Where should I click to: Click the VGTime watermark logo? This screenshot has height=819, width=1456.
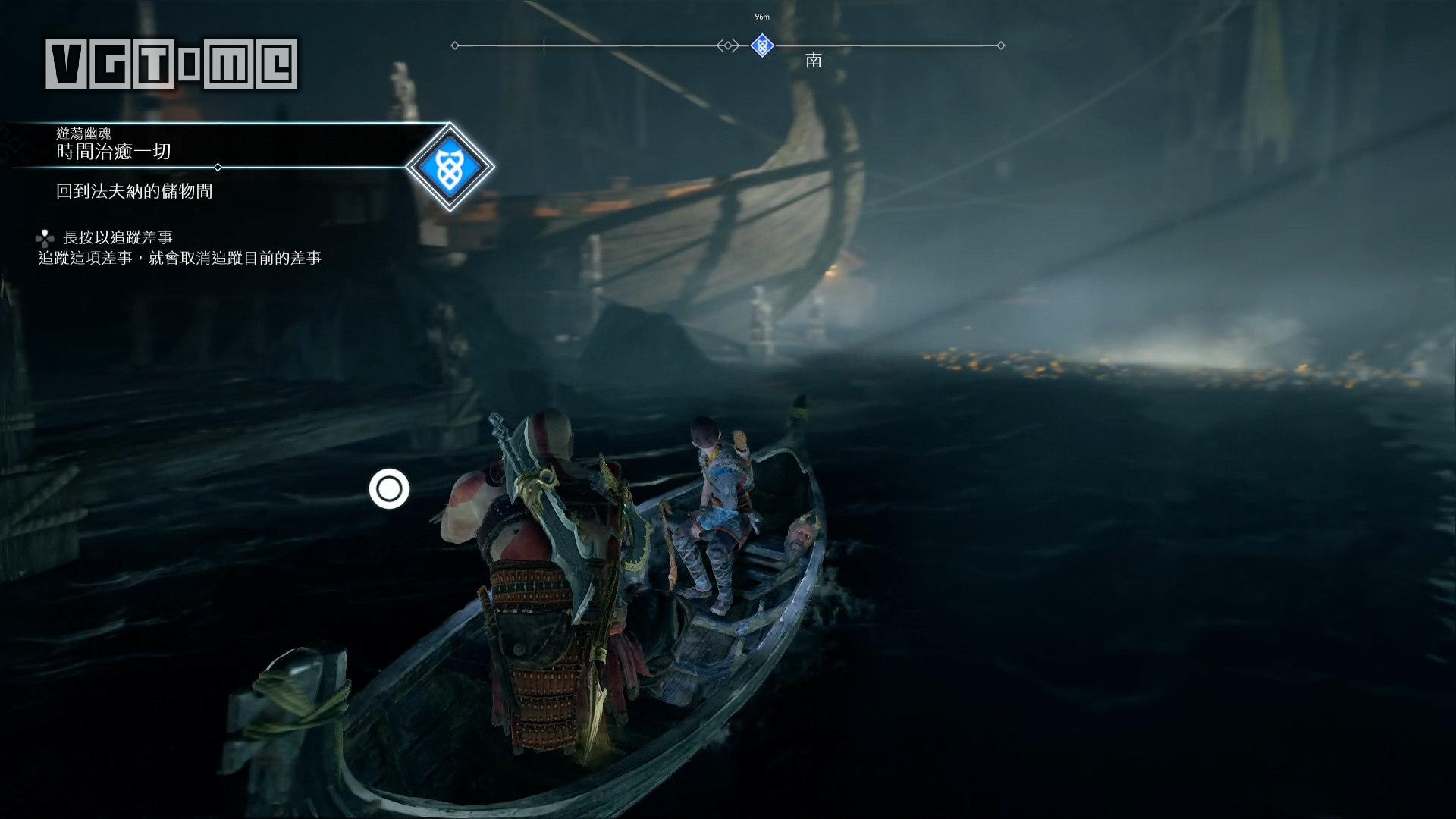coord(171,64)
